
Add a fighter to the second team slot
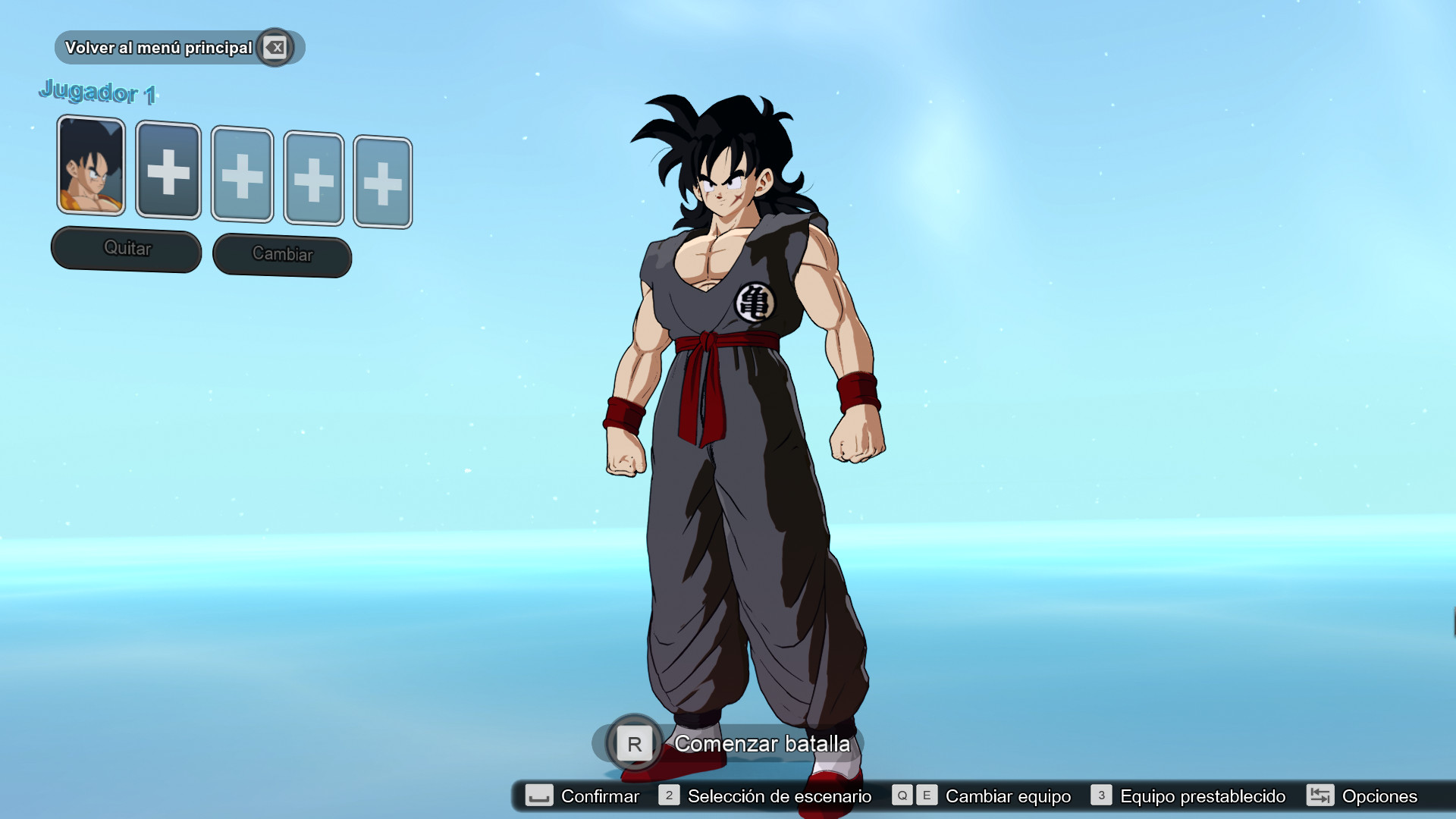pyautogui.click(x=168, y=173)
